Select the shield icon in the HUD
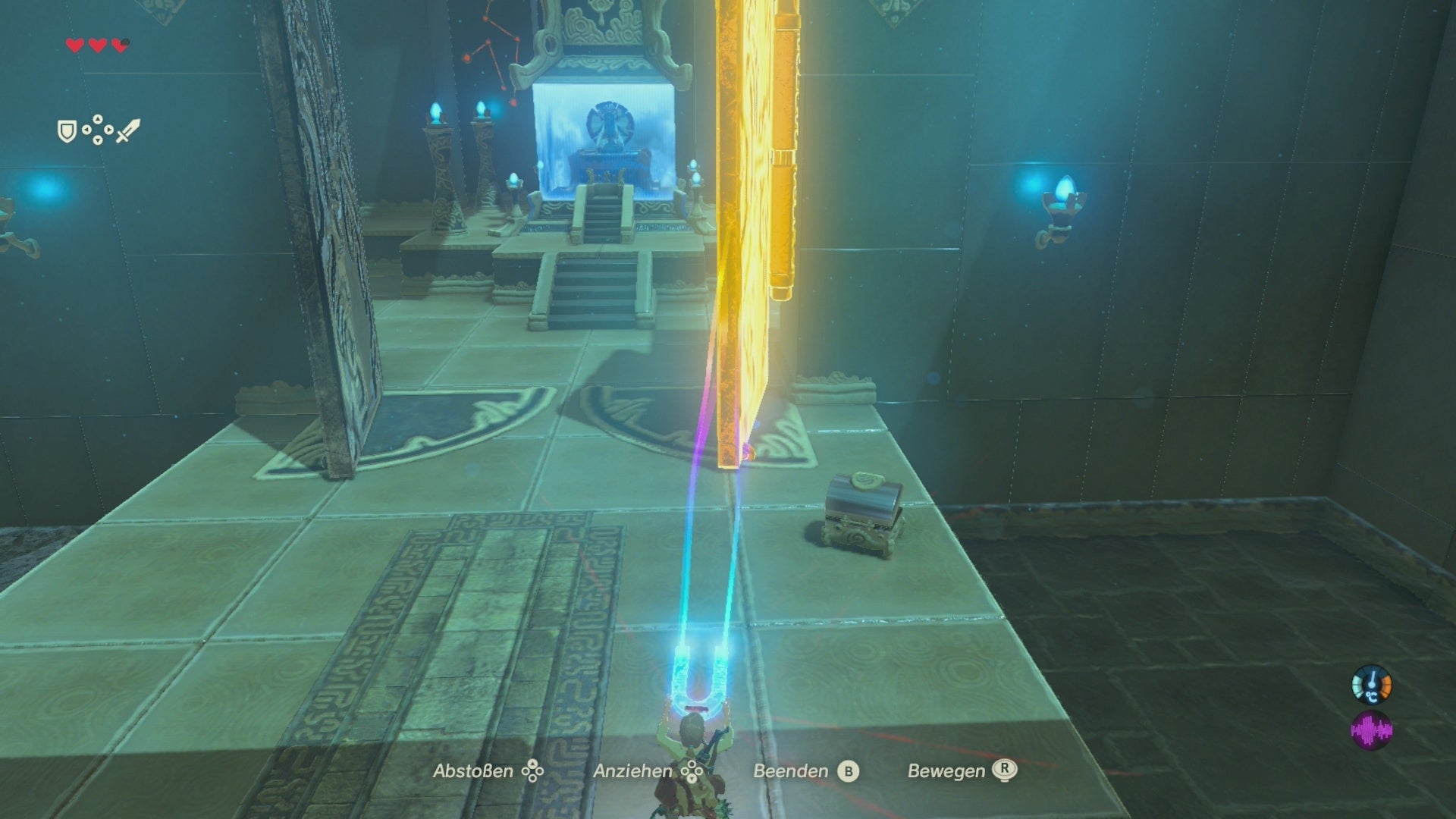The height and width of the screenshot is (819, 1456). pyautogui.click(x=67, y=131)
